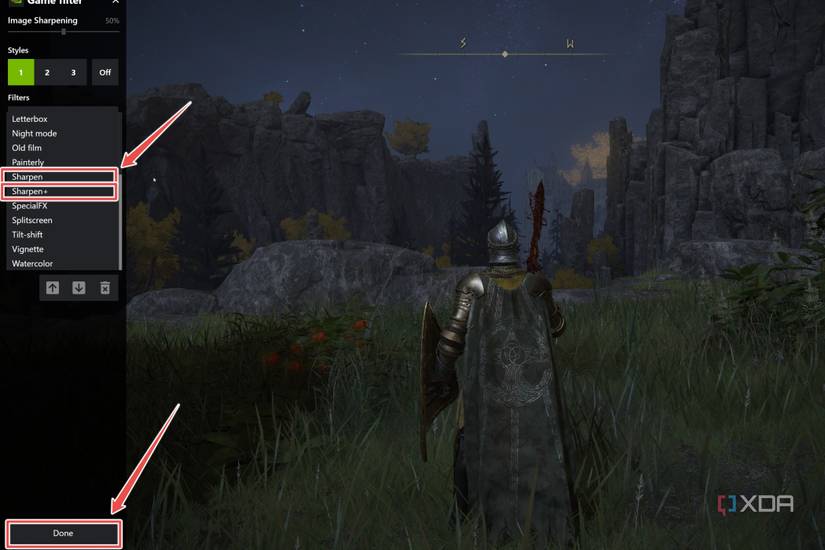
Task: Apply the Tilt-shift filter
Action: pyautogui.click(x=27, y=235)
